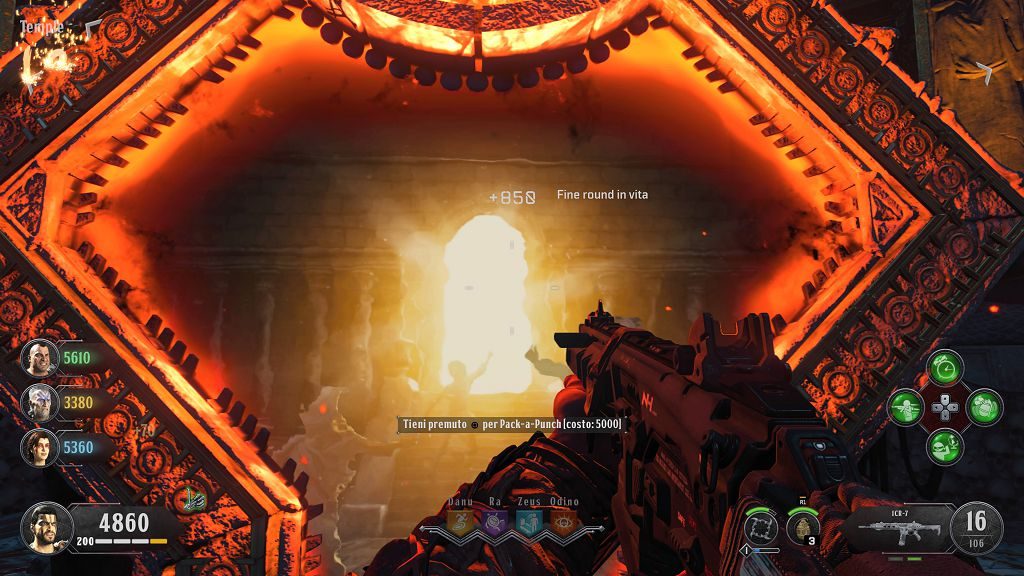Activate the right-side green elixir
This screenshot has height=576, width=1024.
tap(984, 407)
